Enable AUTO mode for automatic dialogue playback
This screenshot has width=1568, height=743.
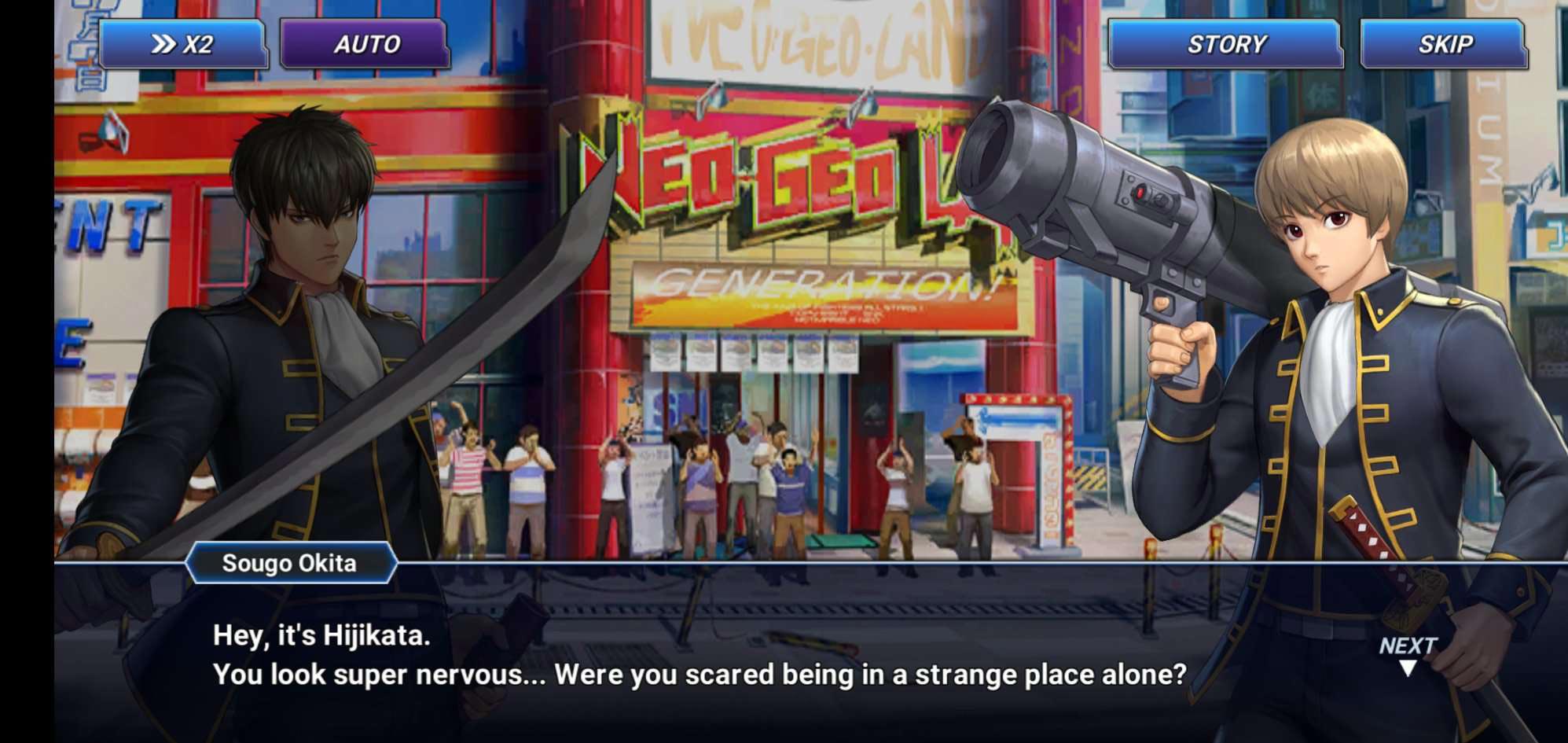click(365, 45)
